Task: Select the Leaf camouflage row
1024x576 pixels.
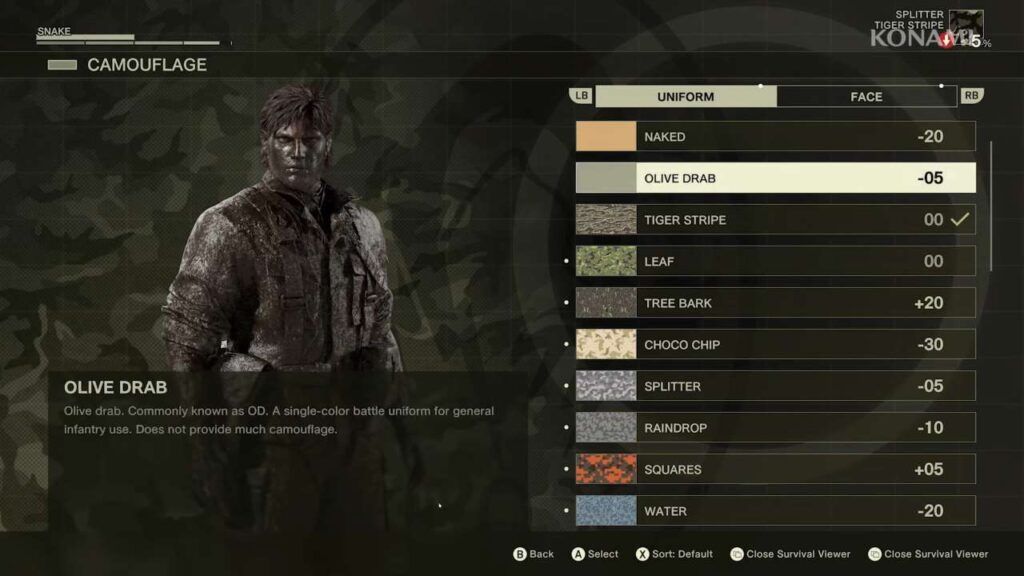Action: pos(775,262)
